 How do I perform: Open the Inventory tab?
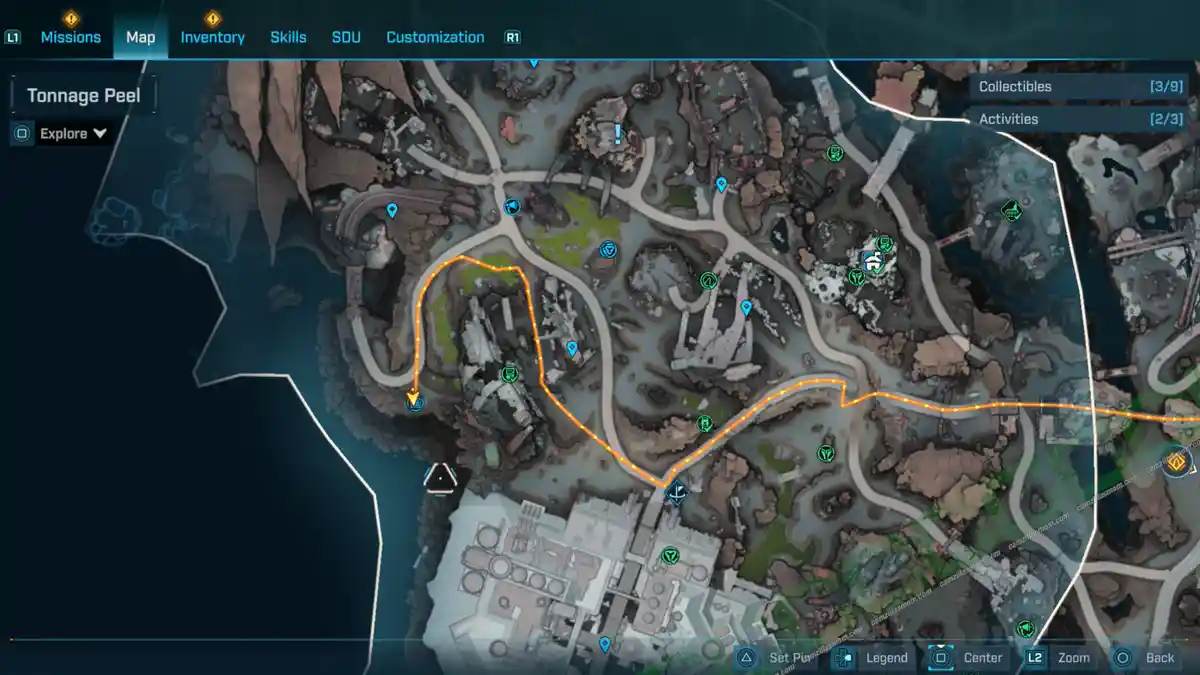coord(212,37)
